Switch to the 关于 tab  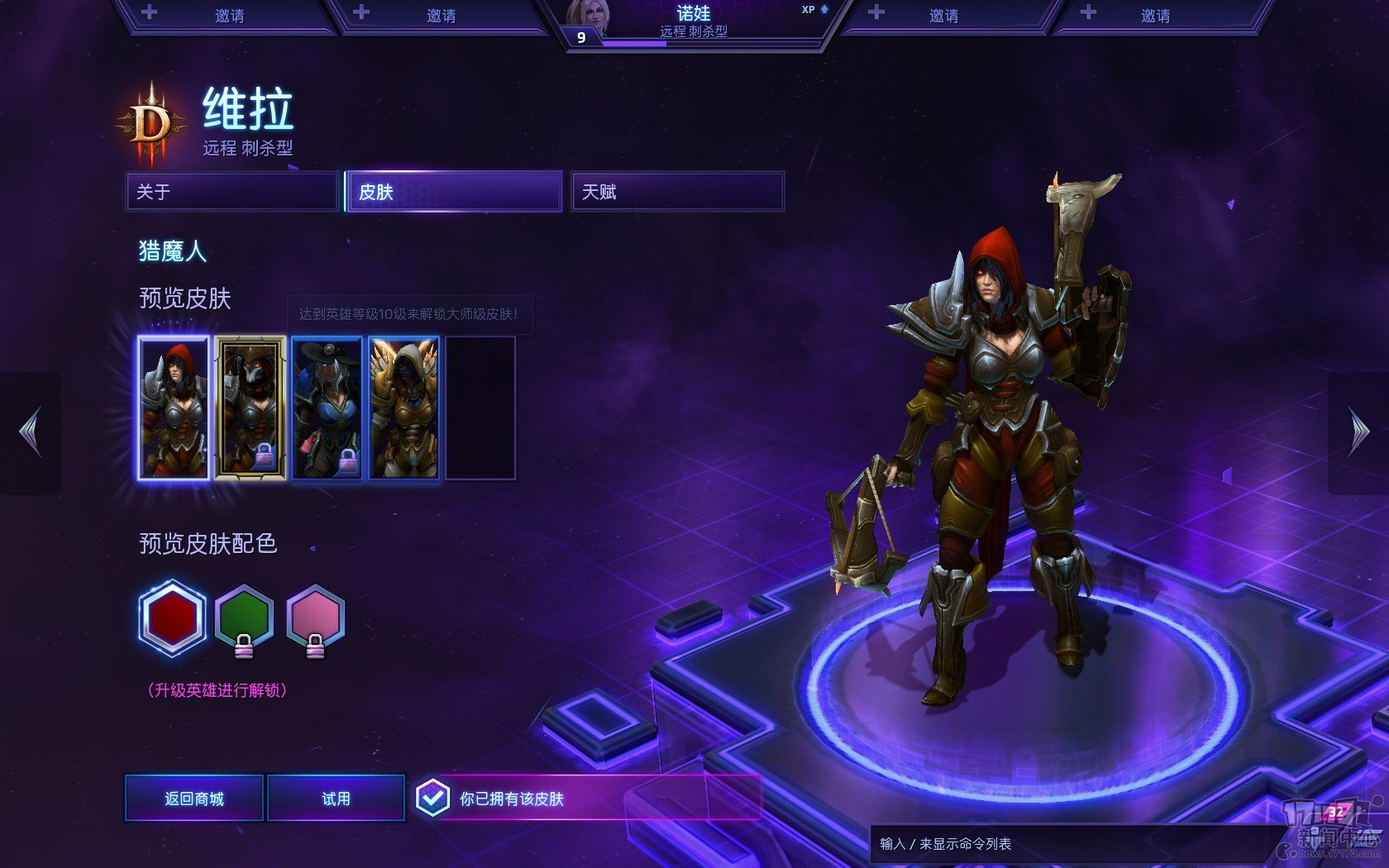pos(232,192)
